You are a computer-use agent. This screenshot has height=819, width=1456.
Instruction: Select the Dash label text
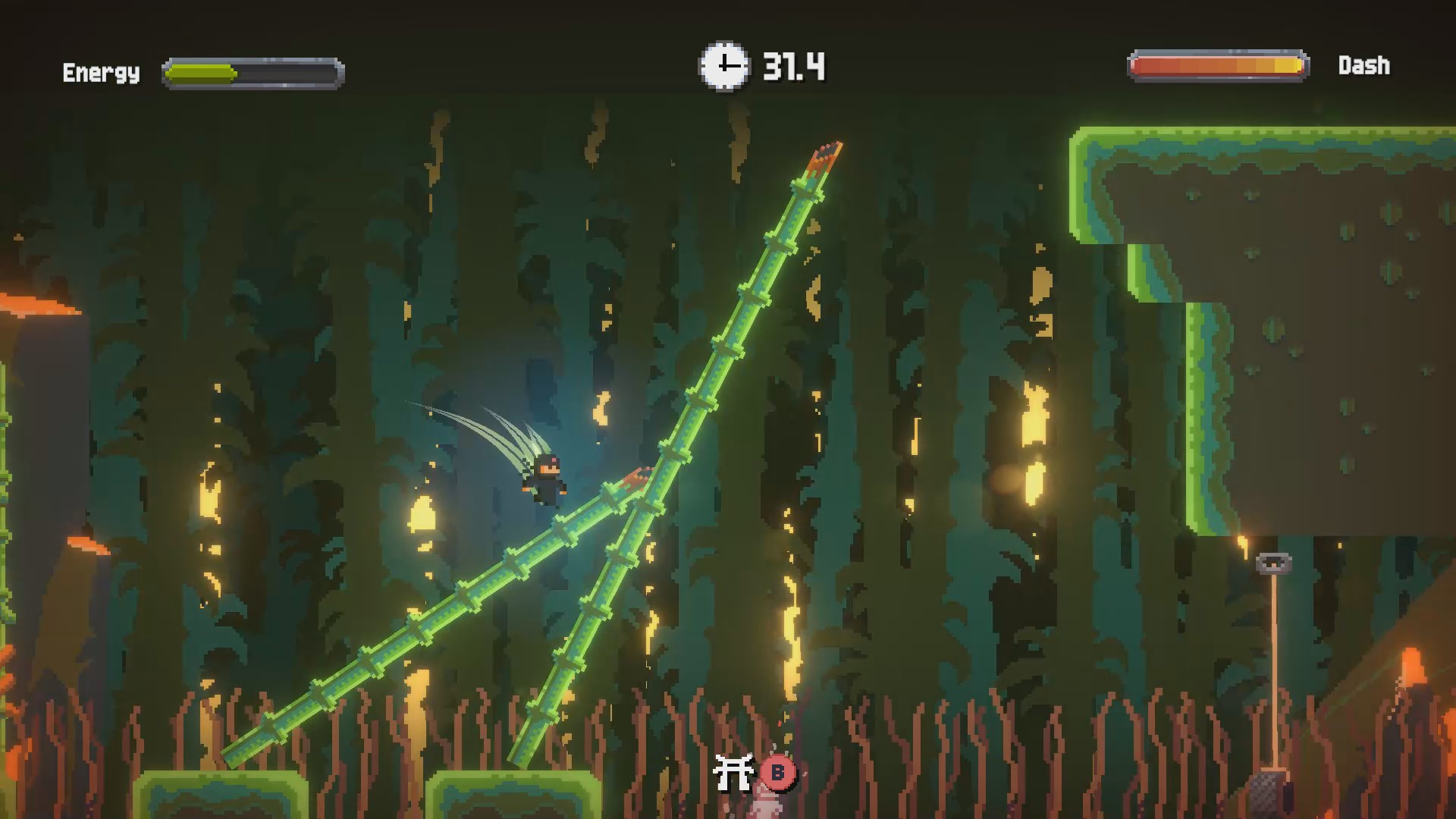click(x=1365, y=66)
